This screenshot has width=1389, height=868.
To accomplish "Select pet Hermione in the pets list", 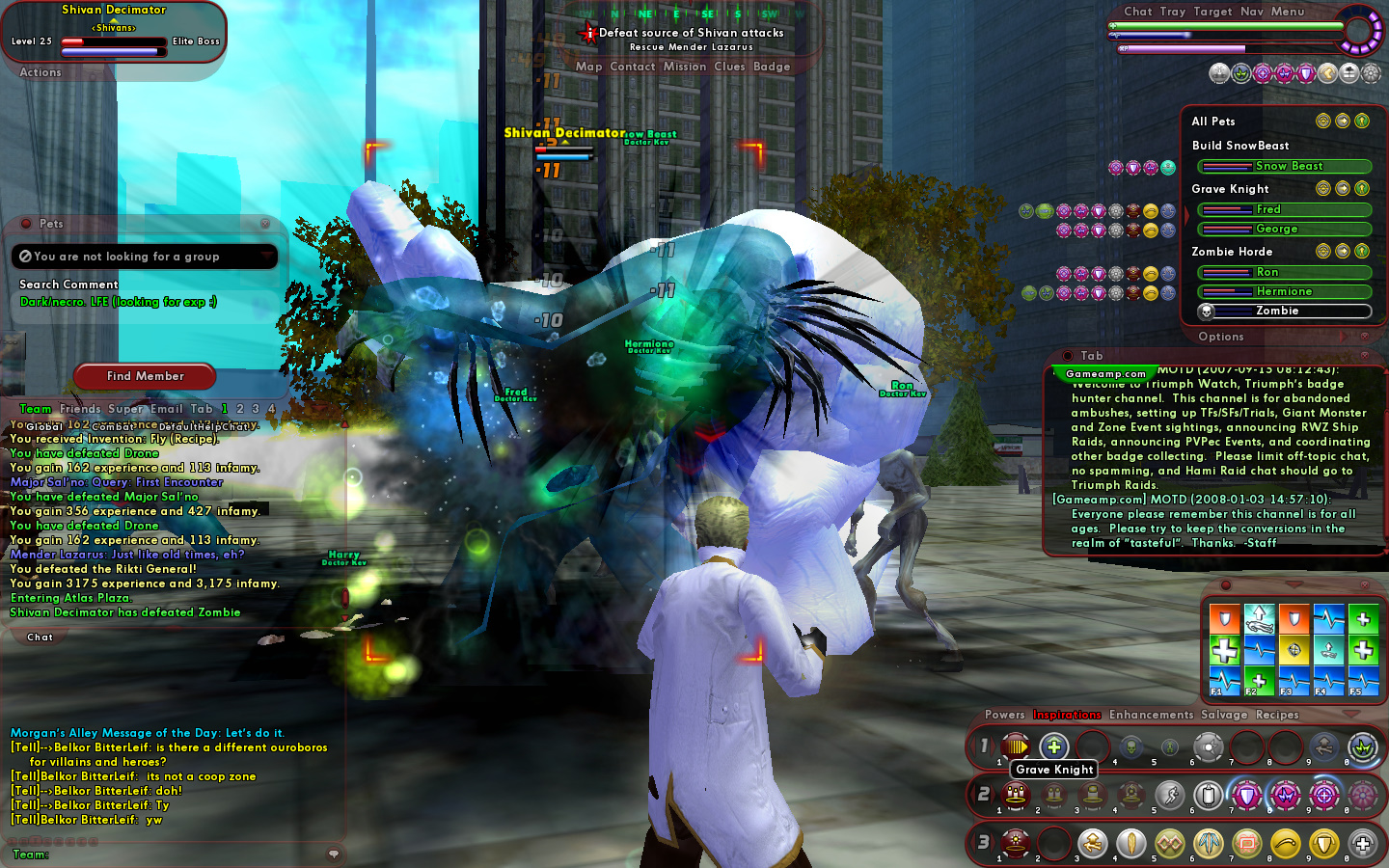I will 1284,291.
